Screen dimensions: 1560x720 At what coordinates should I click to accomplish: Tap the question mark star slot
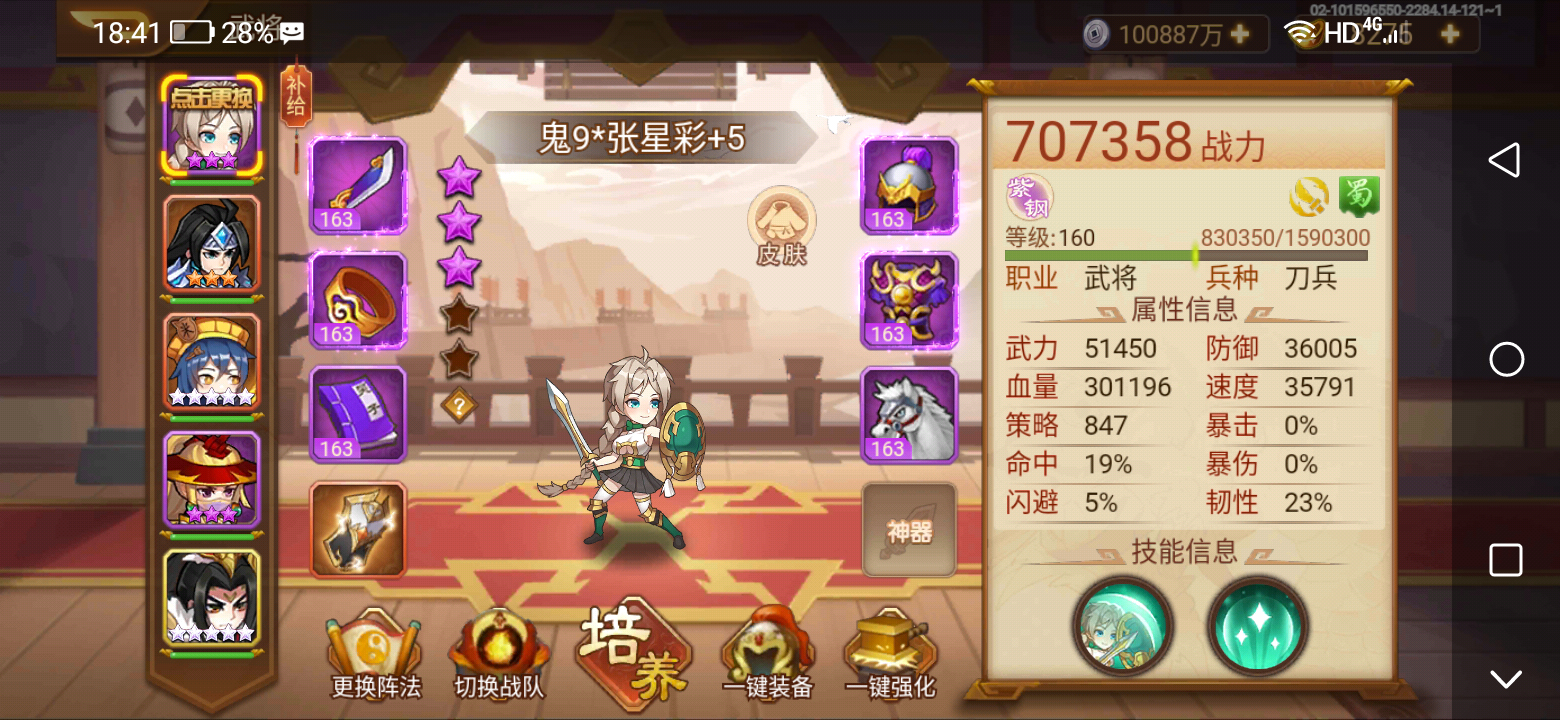[458, 405]
